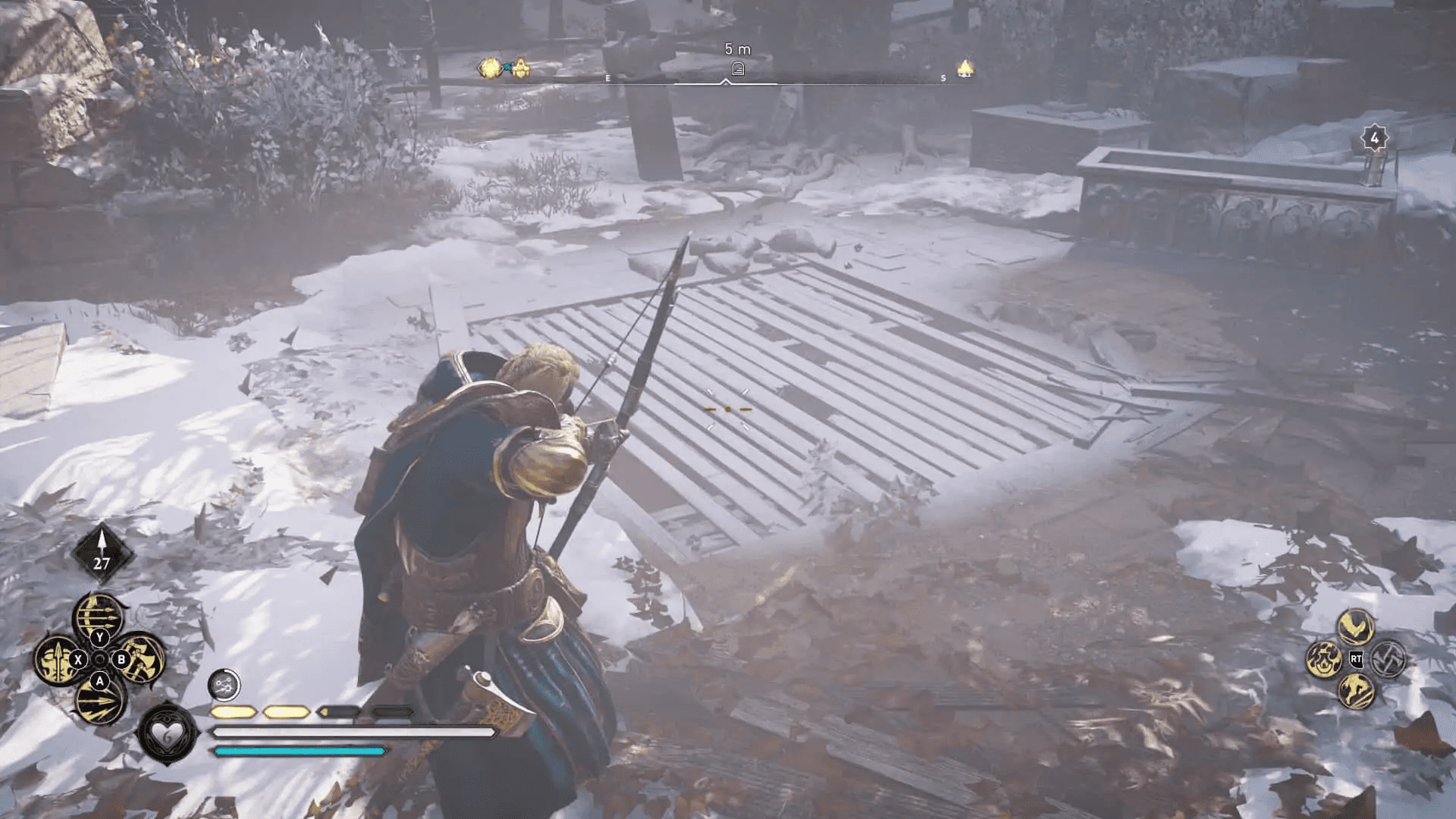Viewport: 1456px width, 819px height.
Task: Click the mount call horse icon
Action: (1357, 692)
